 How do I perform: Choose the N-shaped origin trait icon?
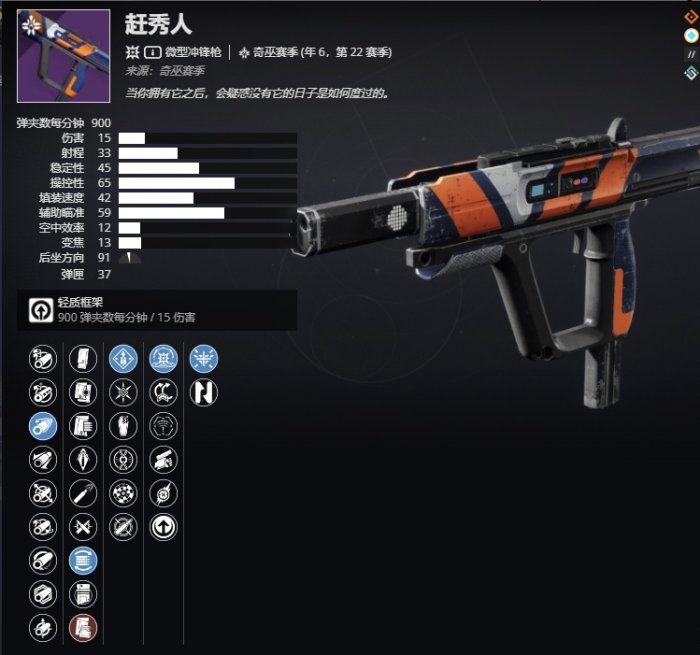(204, 393)
